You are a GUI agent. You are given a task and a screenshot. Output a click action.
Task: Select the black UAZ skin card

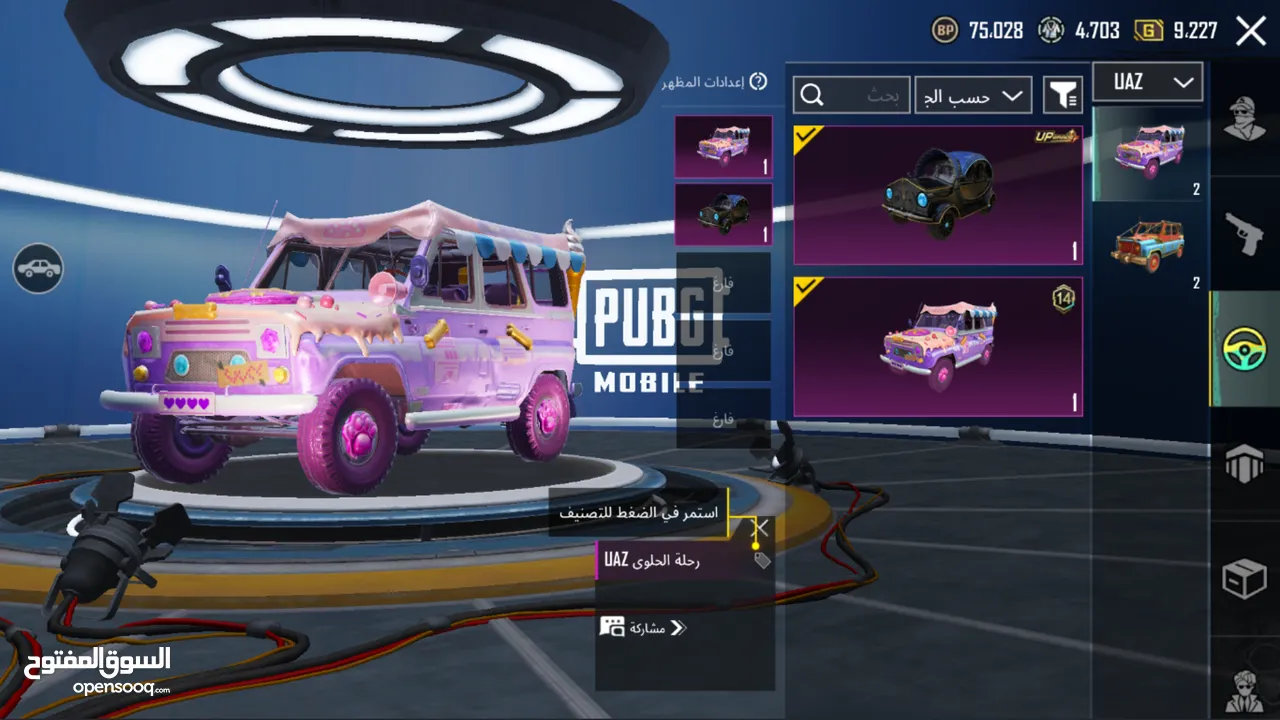coord(937,195)
